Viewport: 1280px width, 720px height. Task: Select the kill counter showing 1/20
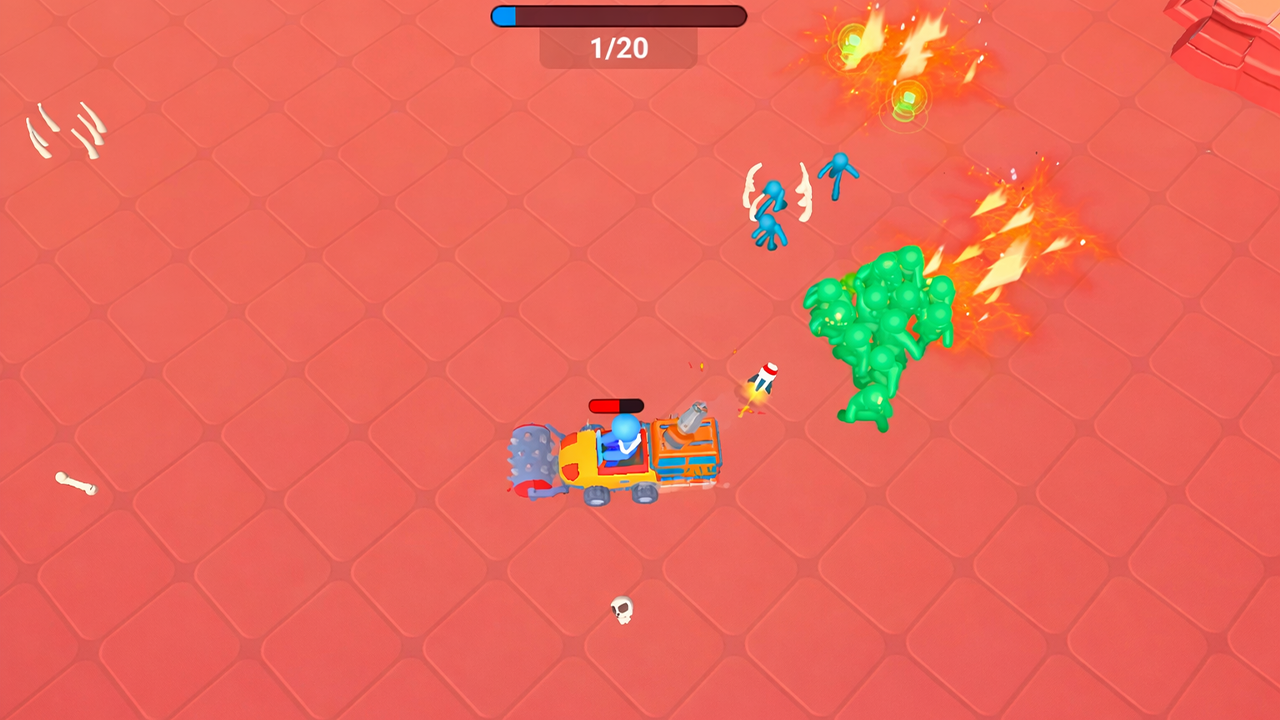(617, 48)
